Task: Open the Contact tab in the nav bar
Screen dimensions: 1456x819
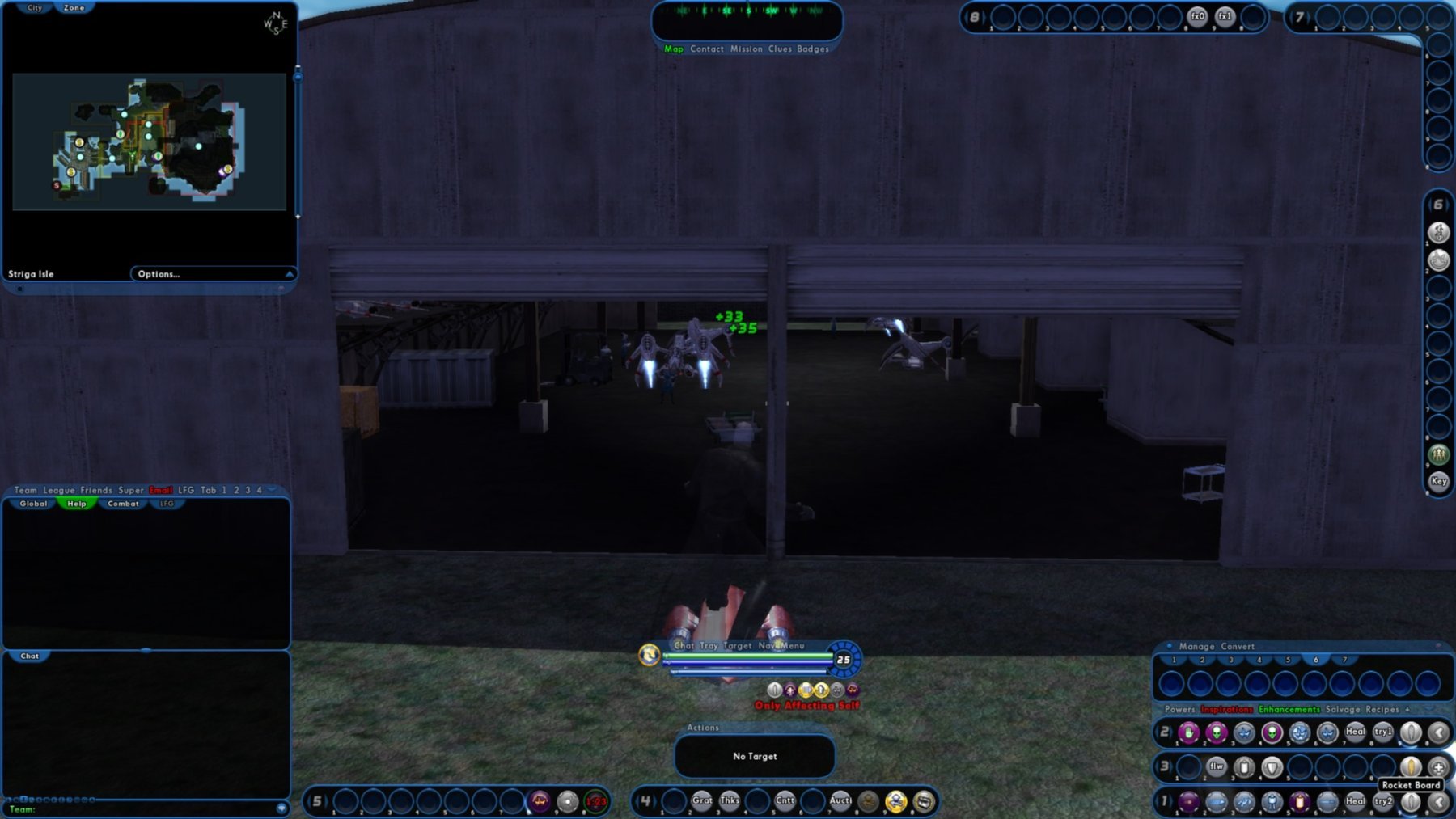Action: pyautogui.click(x=706, y=49)
